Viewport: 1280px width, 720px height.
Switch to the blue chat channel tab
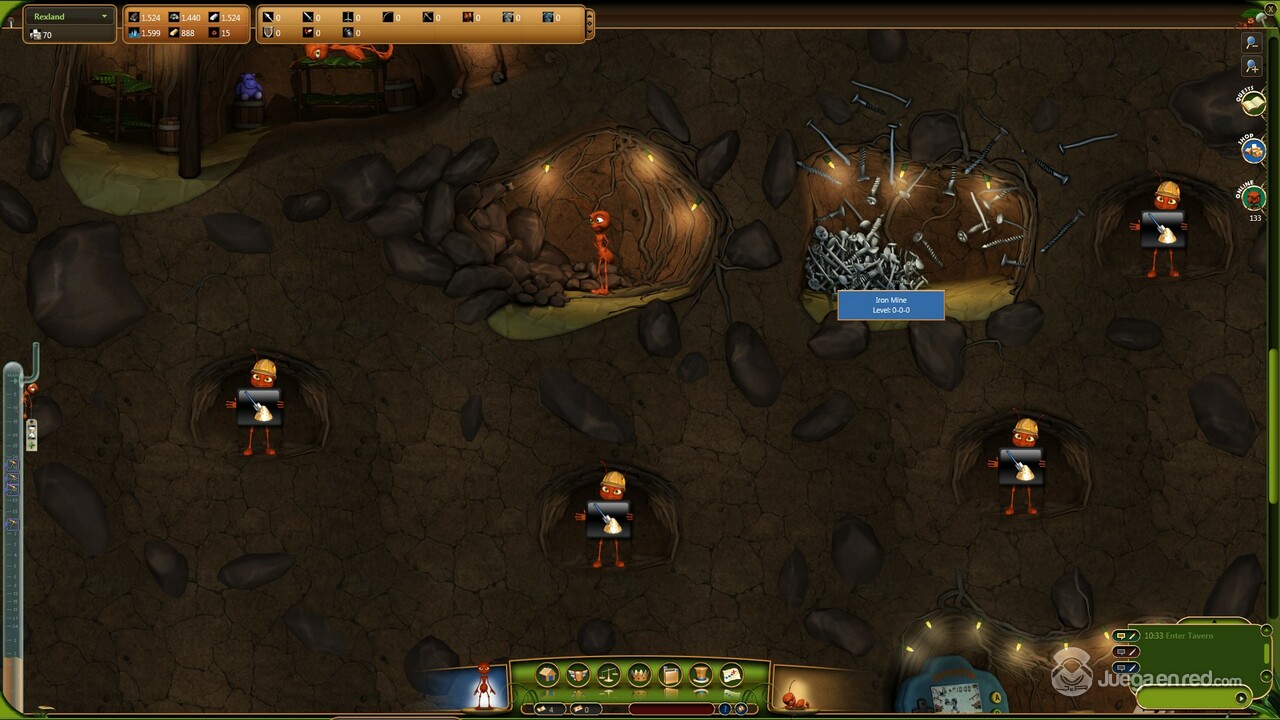click(1126, 667)
